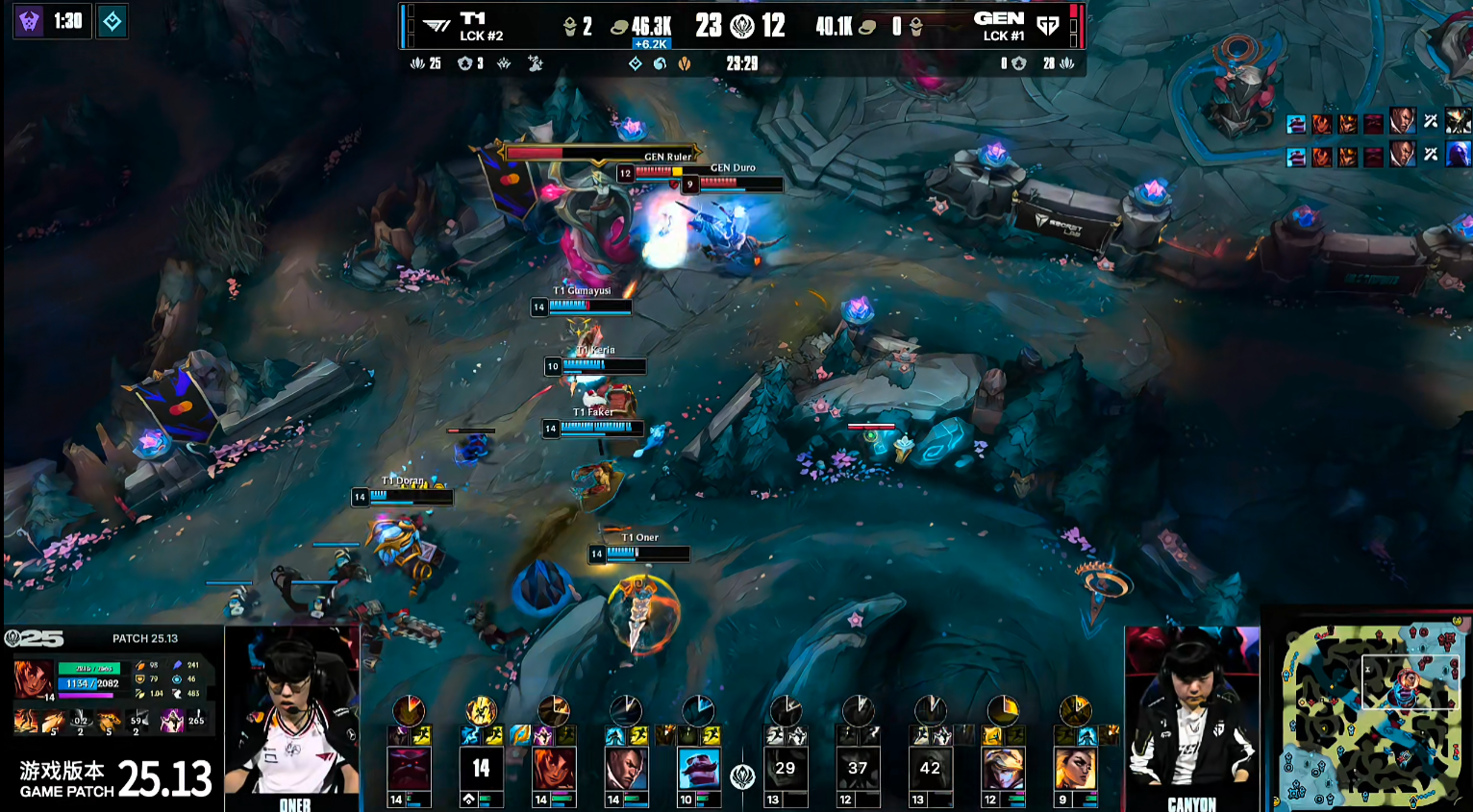Click the PATCH 25.13 label
Viewport: 1473px width, 812px height.
[x=145, y=638]
